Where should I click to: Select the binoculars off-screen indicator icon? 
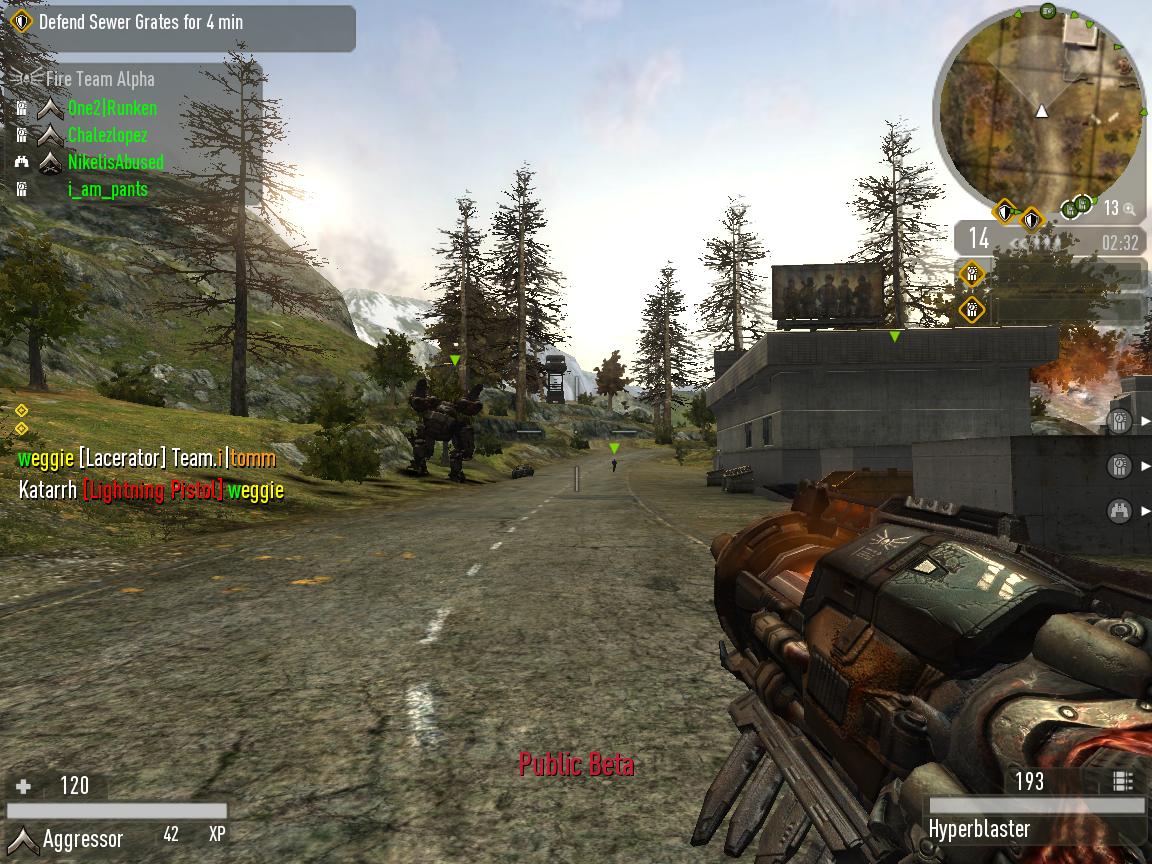point(1120,511)
